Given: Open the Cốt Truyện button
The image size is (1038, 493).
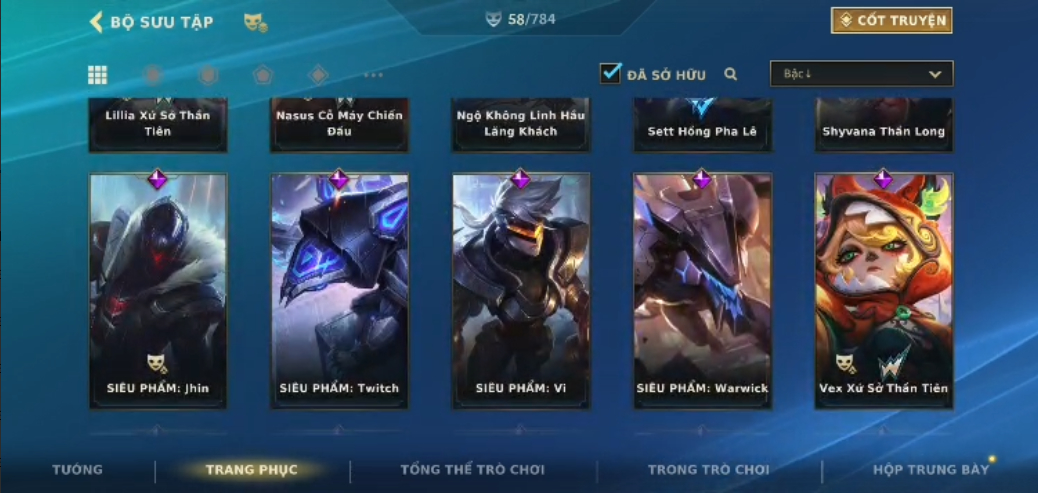Looking at the screenshot, I should click(x=891, y=20).
